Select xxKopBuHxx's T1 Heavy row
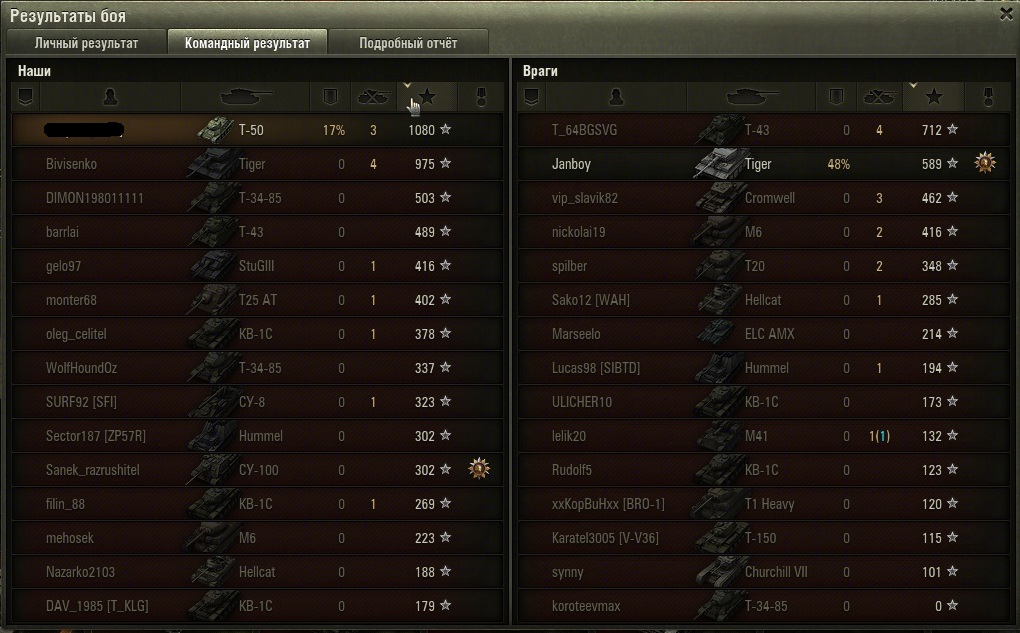Screen dimensions: 1020x633 pos(756,504)
